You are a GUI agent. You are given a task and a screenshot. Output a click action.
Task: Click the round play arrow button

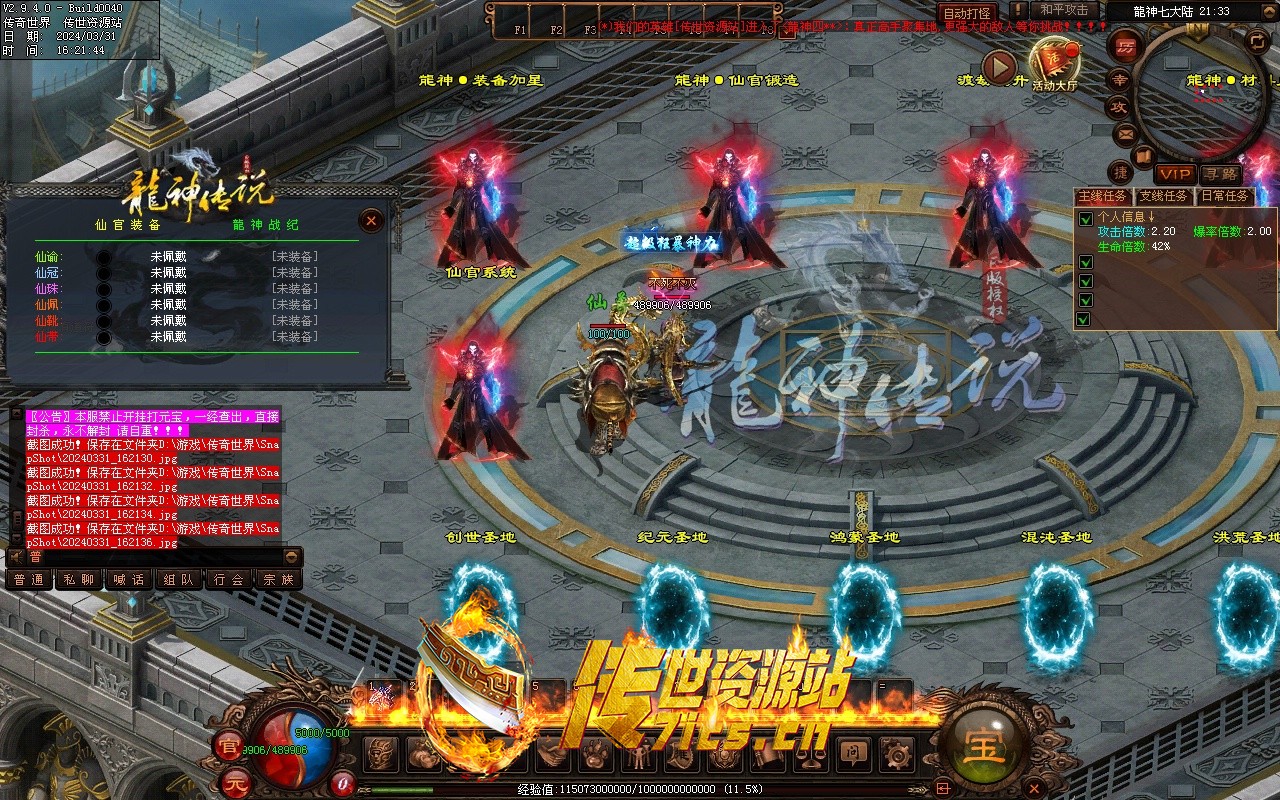point(998,67)
